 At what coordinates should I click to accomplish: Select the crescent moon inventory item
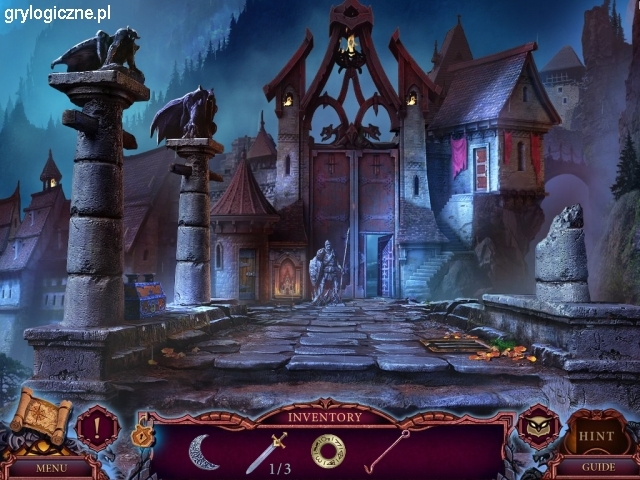click(x=203, y=451)
